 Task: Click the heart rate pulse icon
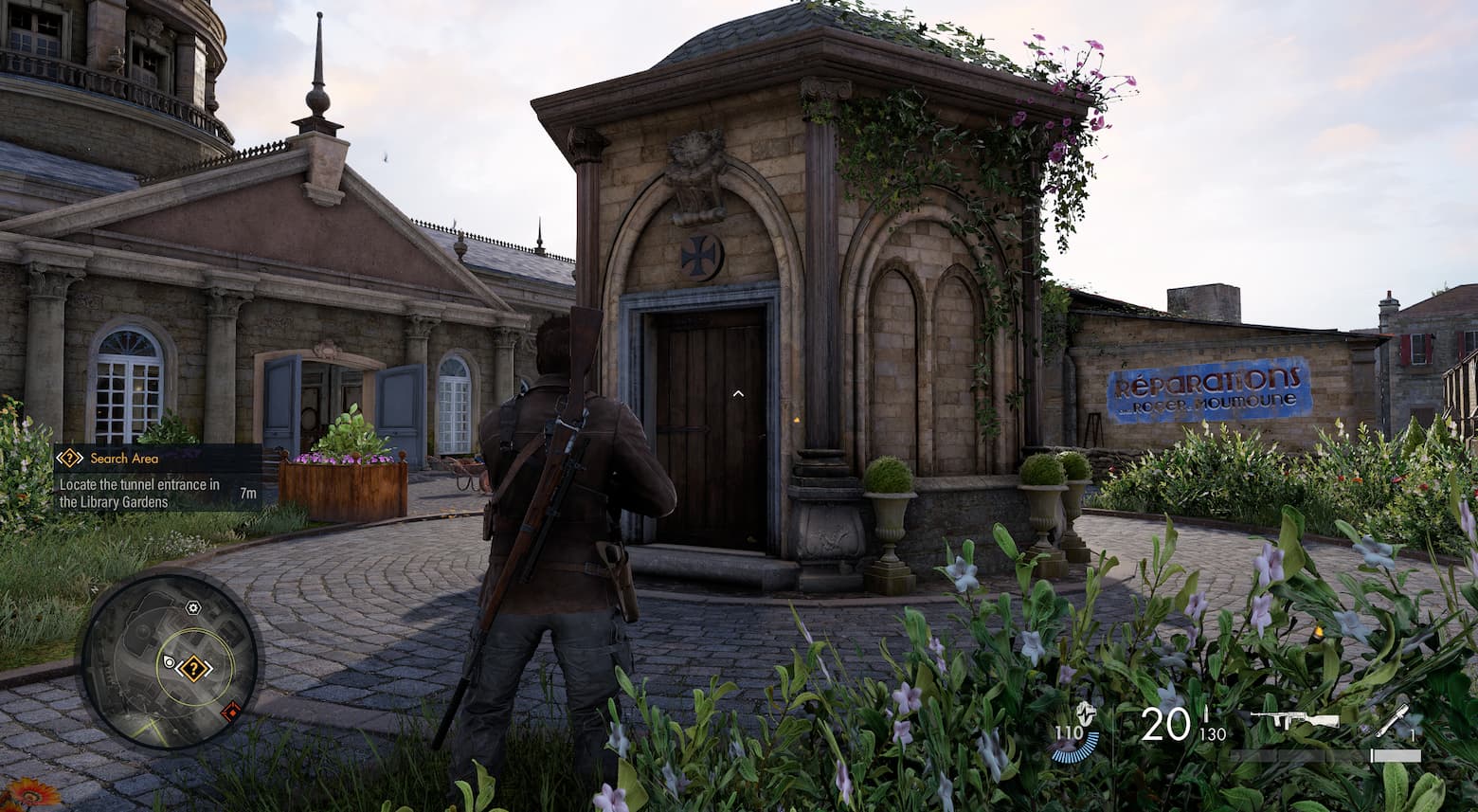[1089, 713]
